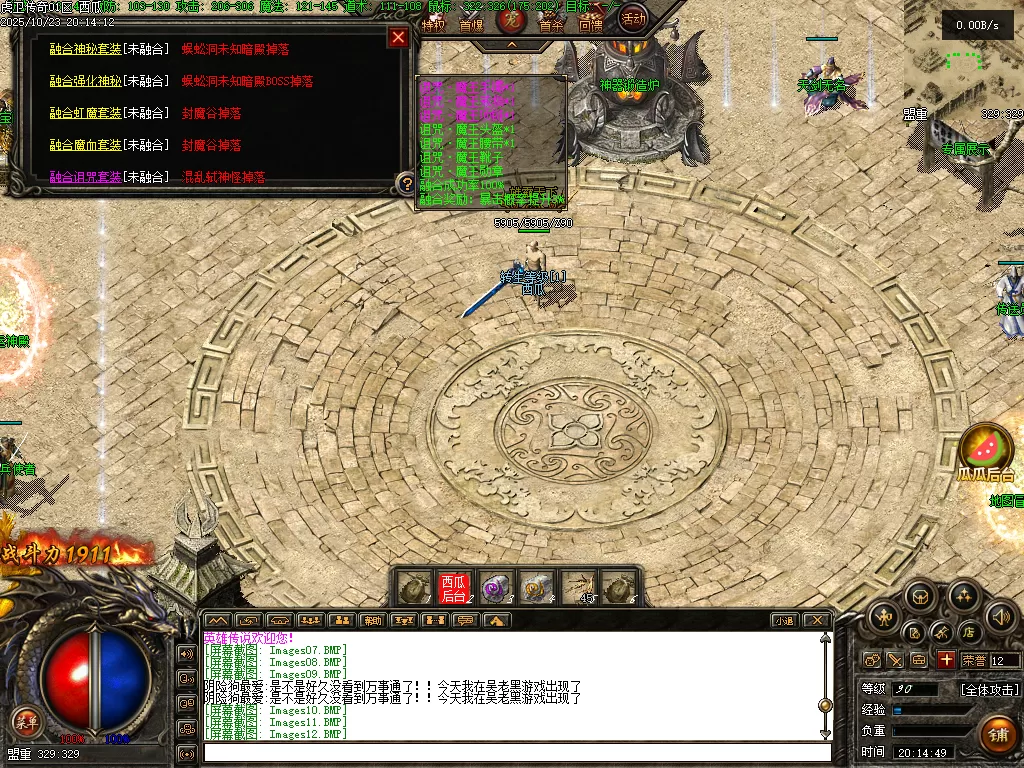The height and width of the screenshot is (768, 1024).
Task: Click the red 宠 pet button
Action: (x=511, y=19)
